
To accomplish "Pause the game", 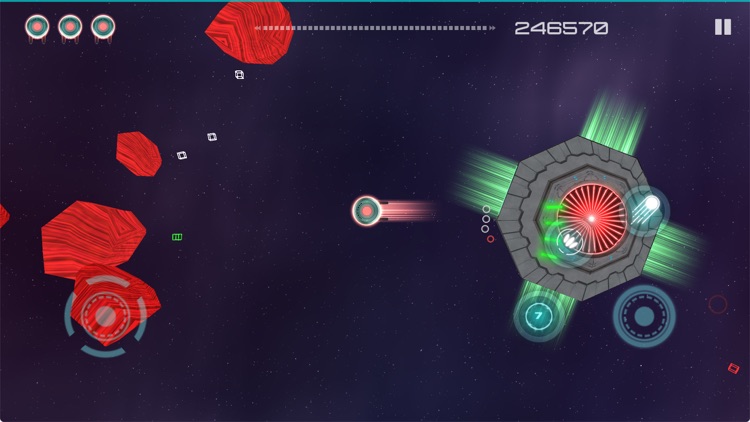I will click(x=723, y=27).
